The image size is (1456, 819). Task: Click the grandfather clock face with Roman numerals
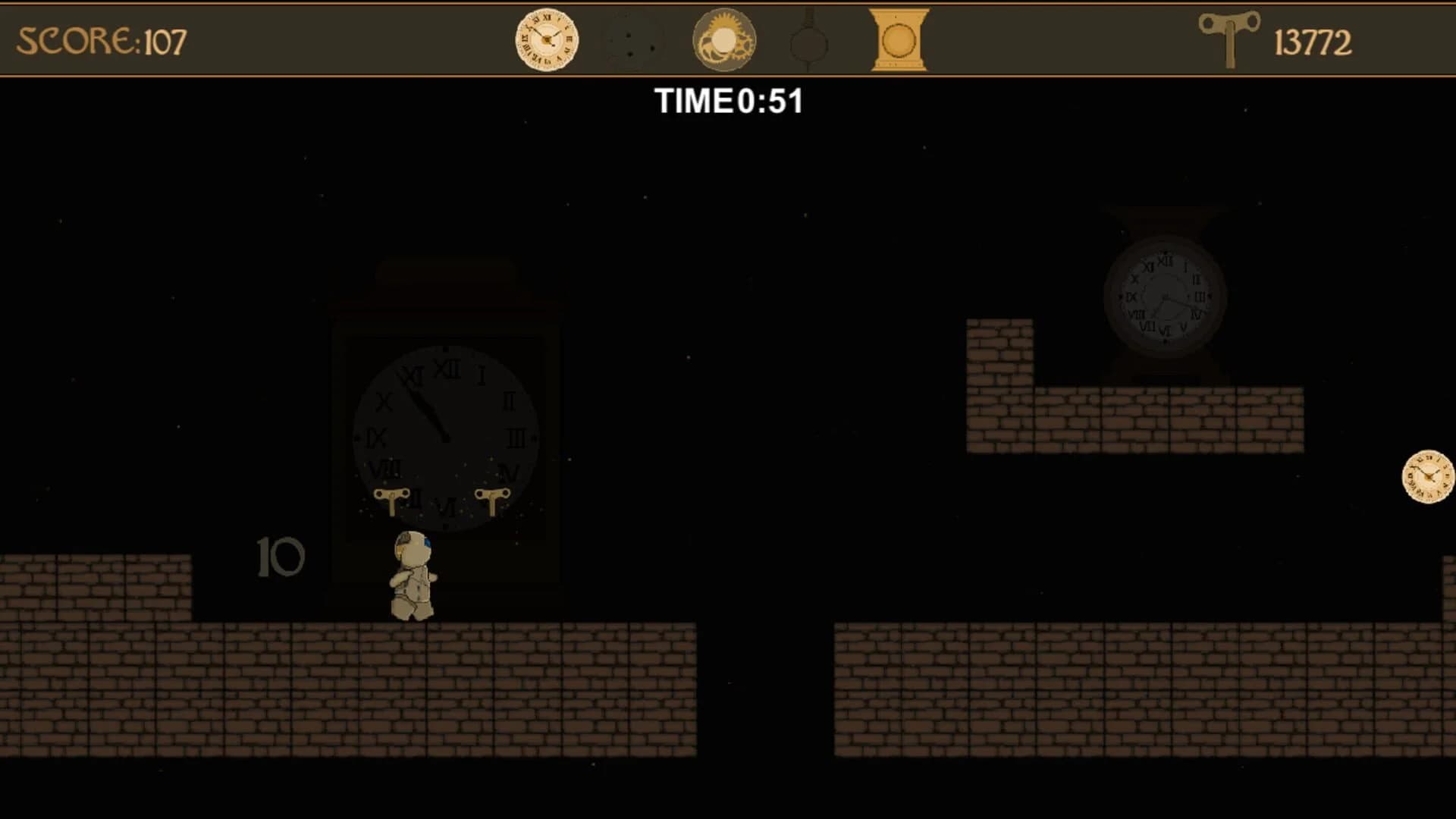(446, 436)
